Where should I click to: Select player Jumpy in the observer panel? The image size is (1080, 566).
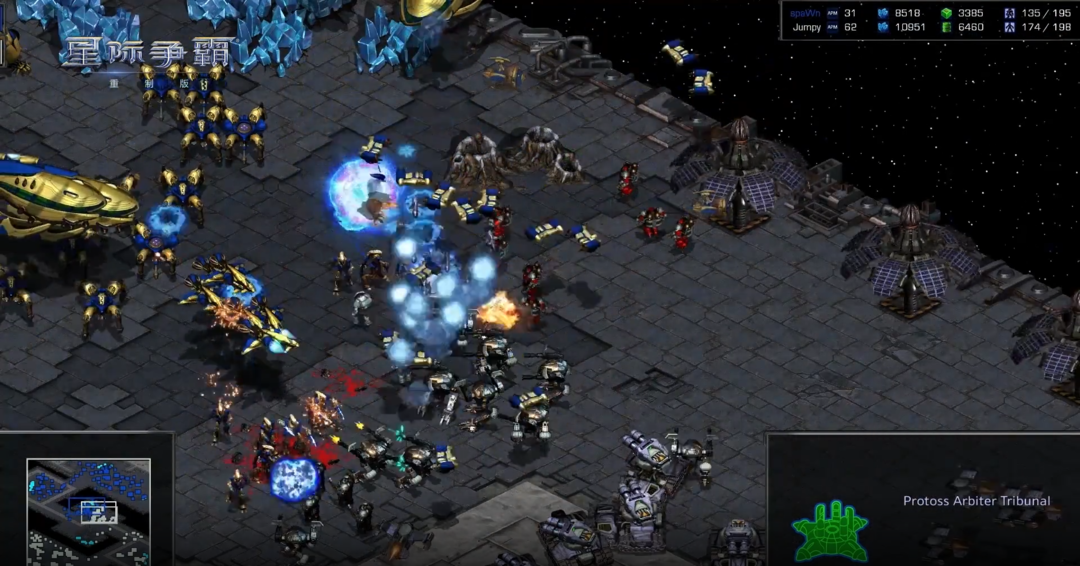tap(806, 27)
